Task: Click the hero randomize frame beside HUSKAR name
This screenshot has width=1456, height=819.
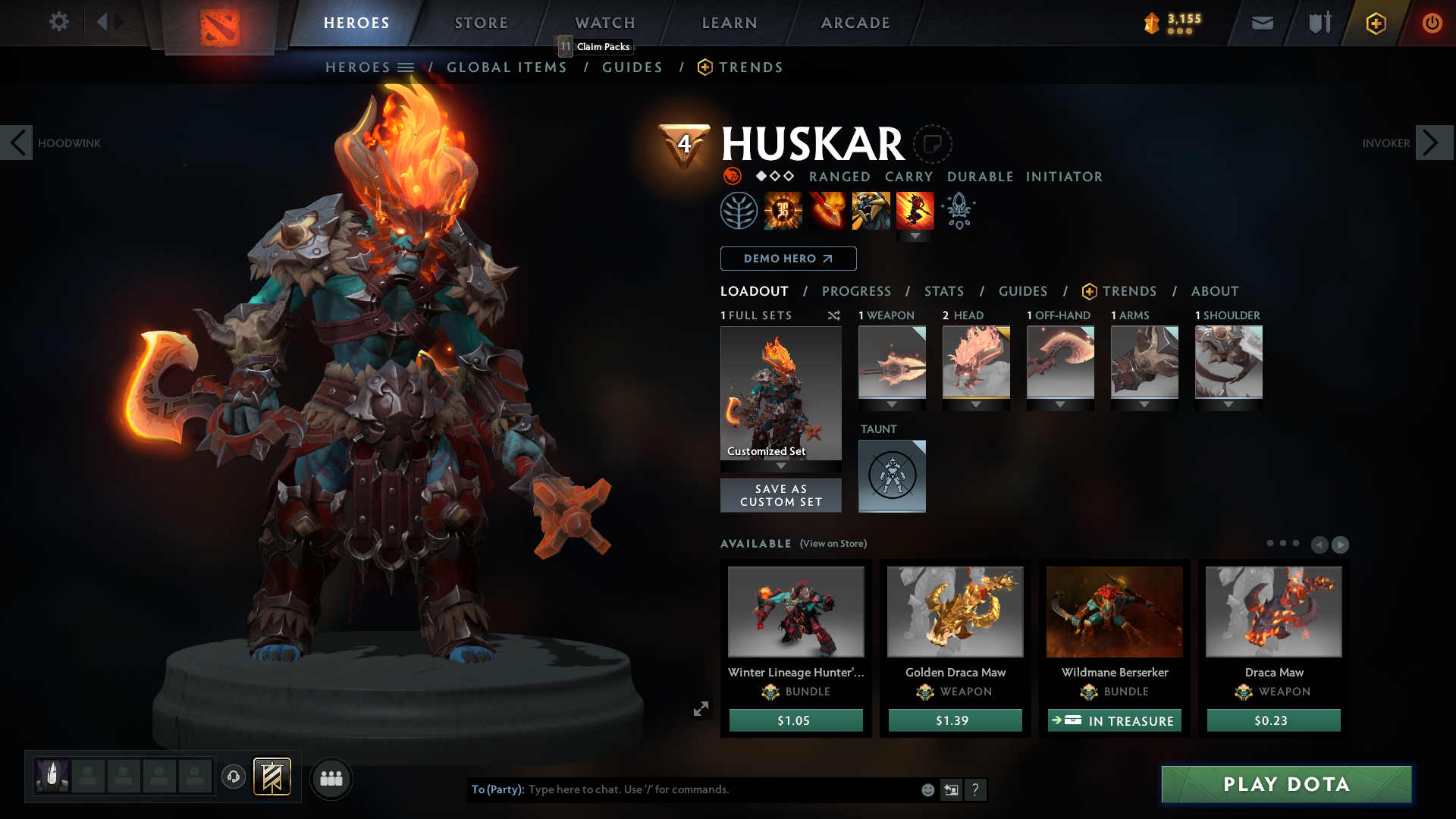Action: coord(934,143)
